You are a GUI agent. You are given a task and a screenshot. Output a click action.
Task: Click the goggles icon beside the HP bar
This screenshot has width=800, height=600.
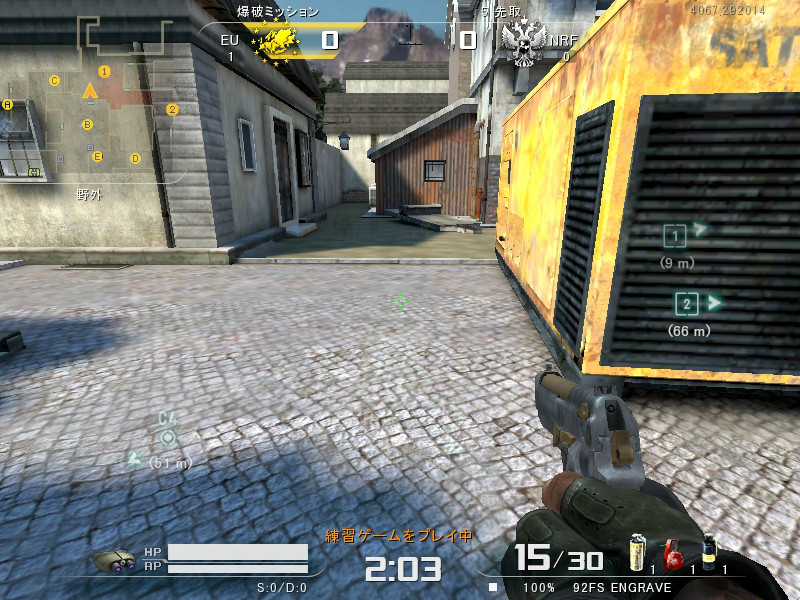pos(114,561)
